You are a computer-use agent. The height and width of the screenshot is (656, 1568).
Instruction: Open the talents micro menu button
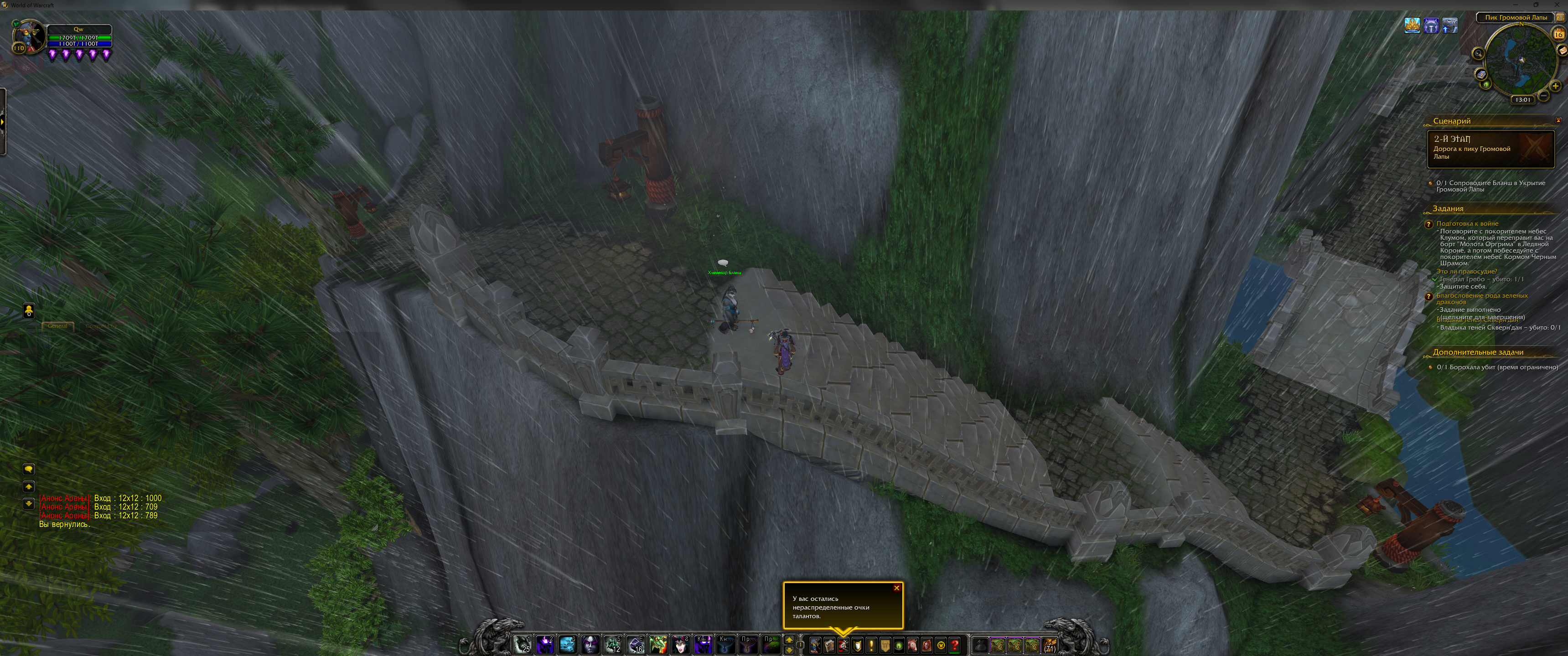coord(843,645)
